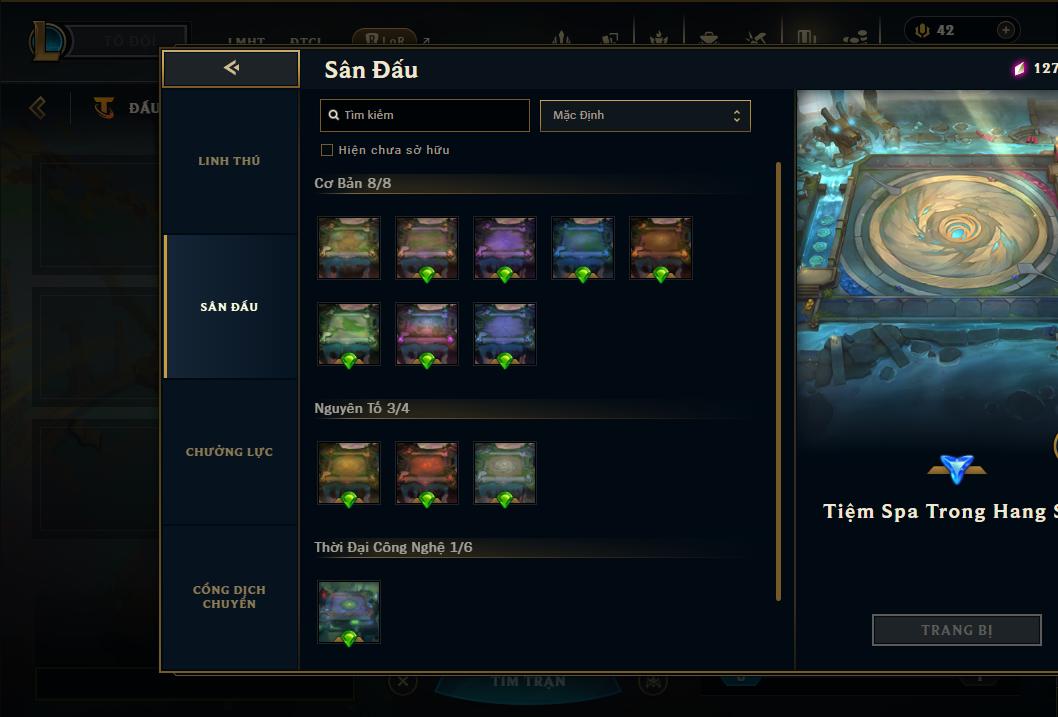Select the light green arena in Cơ Bản
Screen dimensions: 1058x717
(x=349, y=333)
